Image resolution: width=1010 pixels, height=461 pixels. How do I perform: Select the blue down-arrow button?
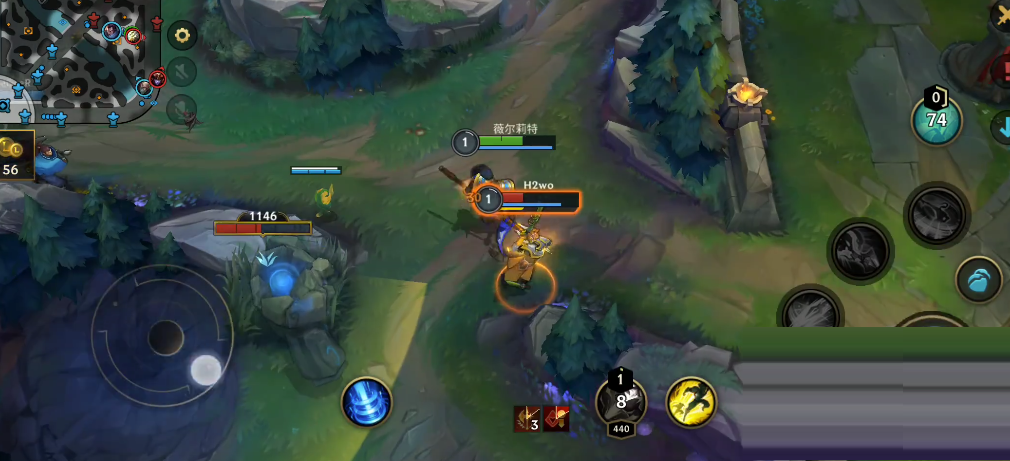[x=1001, y=127]
